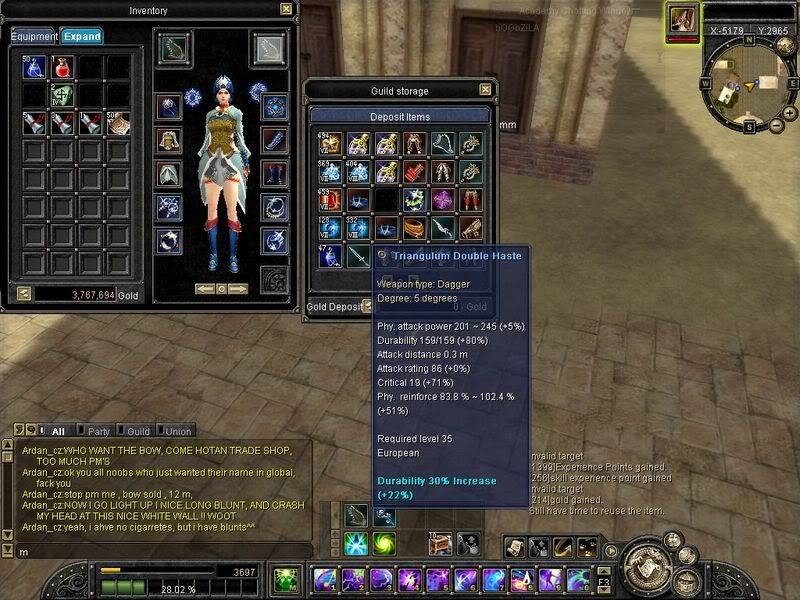The width and height of the screenshot is (800, 600).
Task: Switch to the Equipment tab
Action: click(34, 36)
